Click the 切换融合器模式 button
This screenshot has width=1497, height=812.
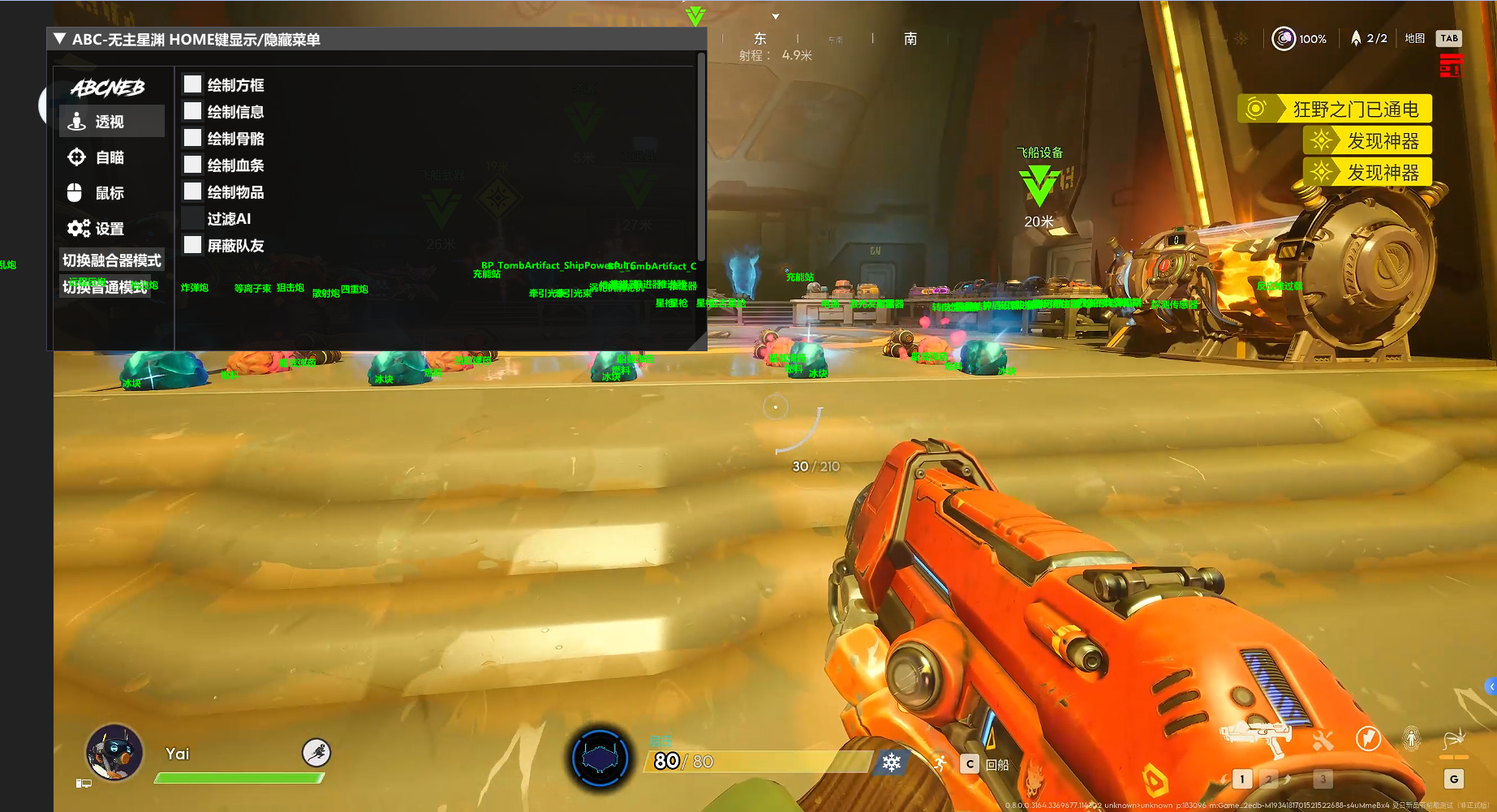[x=112, y=260]
